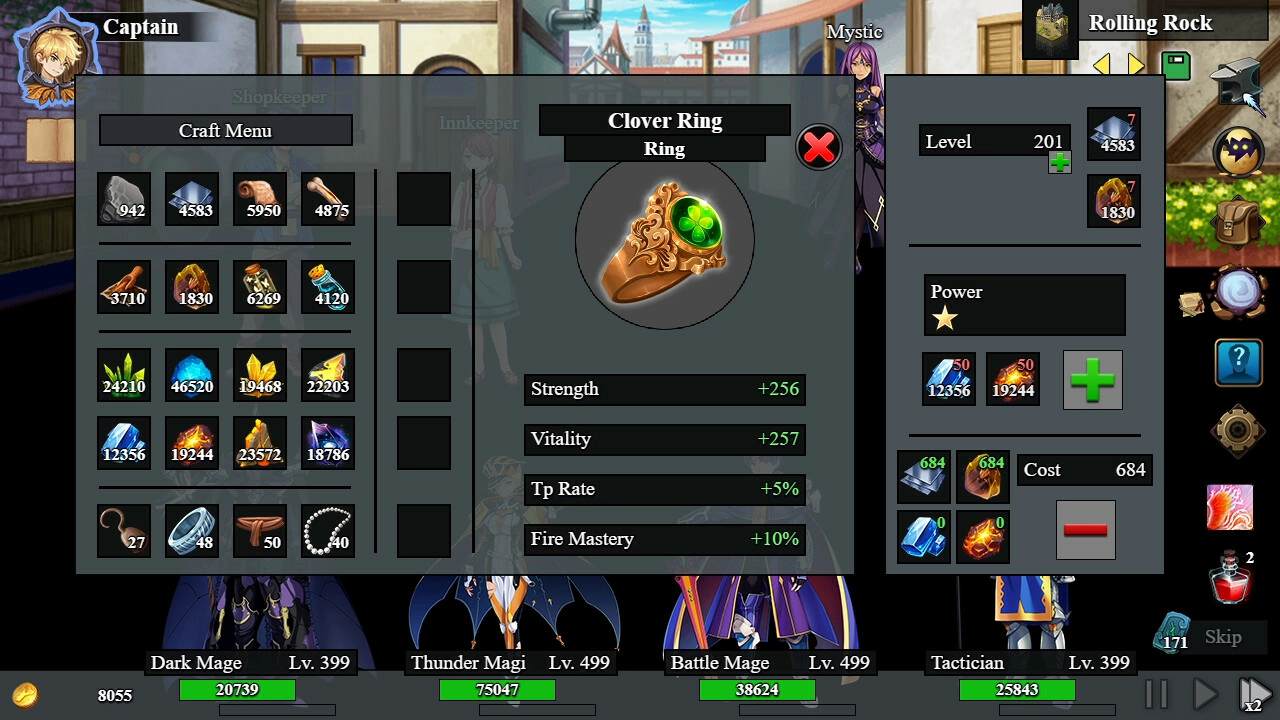Close the Clover Ring craft panel
Screen dimensions: 1280x720
(818, 148)
